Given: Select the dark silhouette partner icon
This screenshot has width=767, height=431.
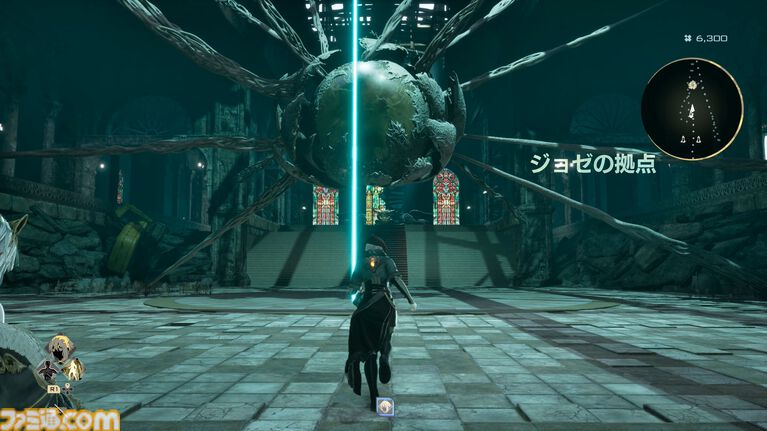Looking at the screenshot, I should pos(47,371).
